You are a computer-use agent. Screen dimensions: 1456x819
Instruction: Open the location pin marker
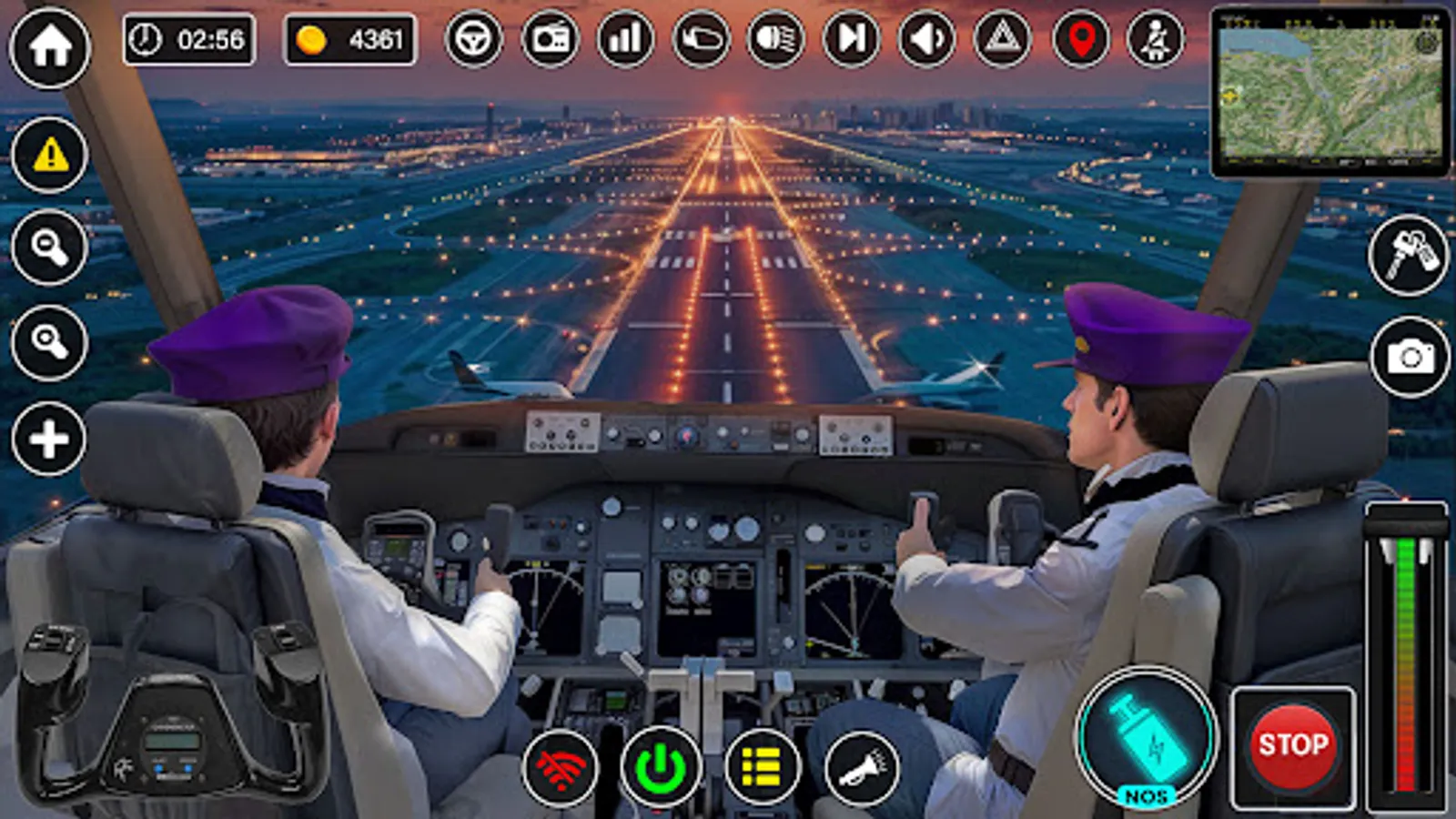click(1077, 40)
